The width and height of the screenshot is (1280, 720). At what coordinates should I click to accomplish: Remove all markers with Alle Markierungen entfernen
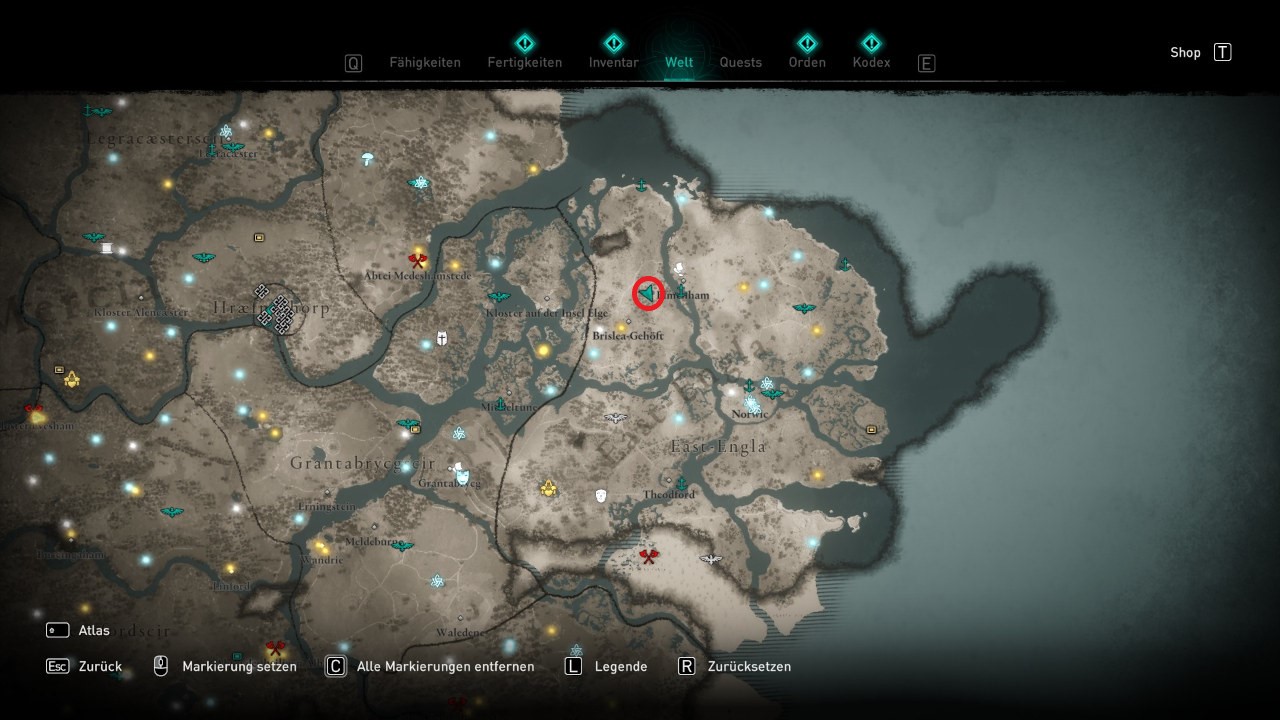point(445,666)
